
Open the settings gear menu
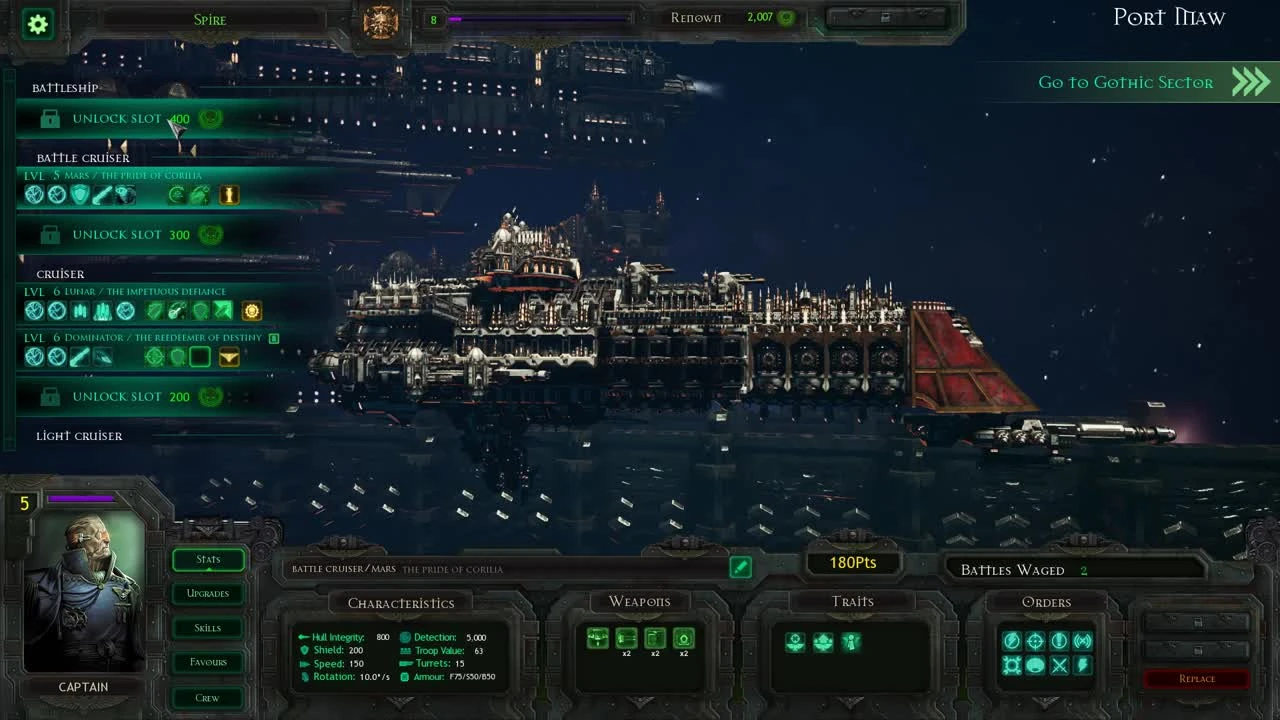(37, 24)
